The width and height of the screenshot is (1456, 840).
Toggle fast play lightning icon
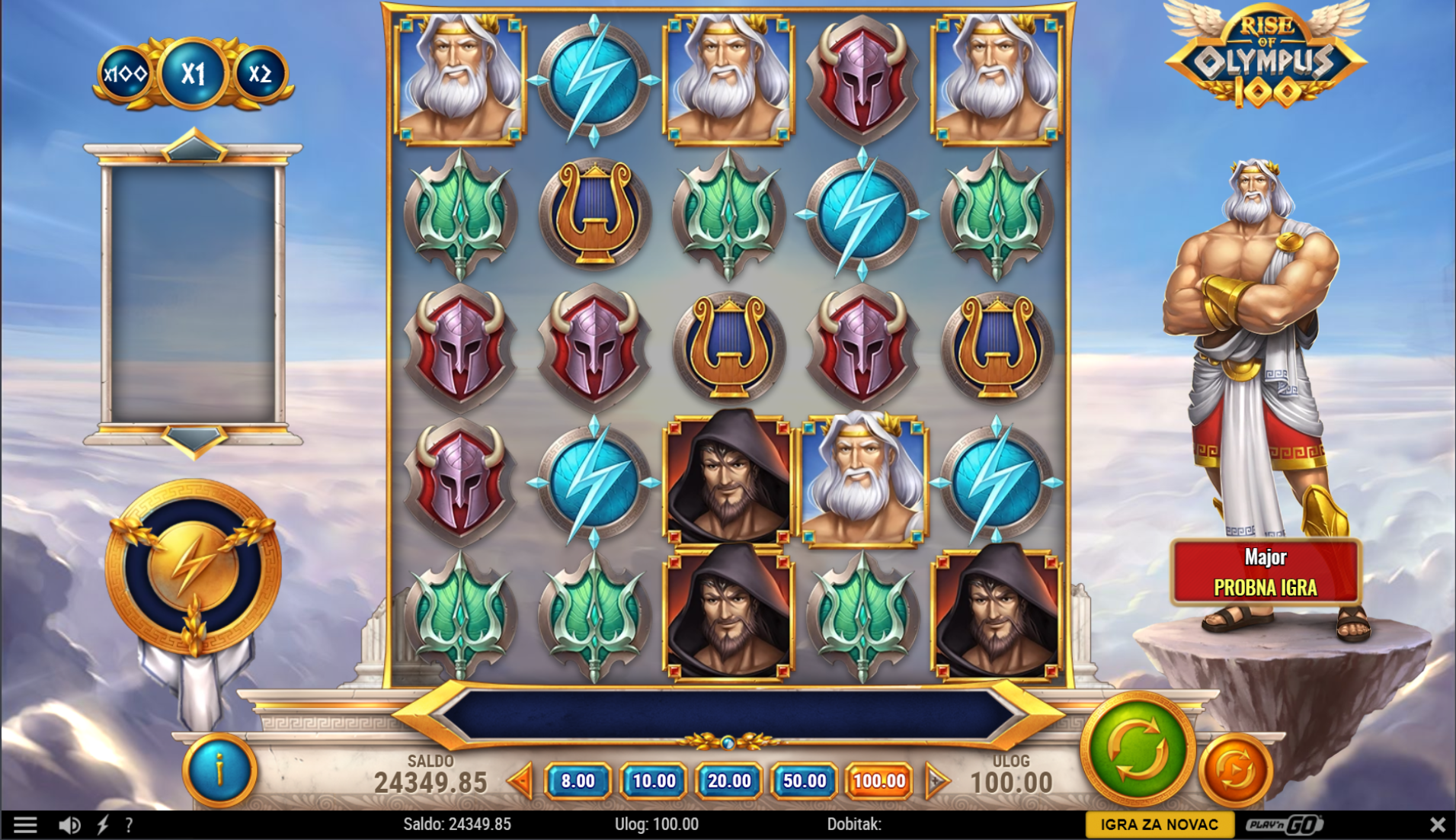103,825
